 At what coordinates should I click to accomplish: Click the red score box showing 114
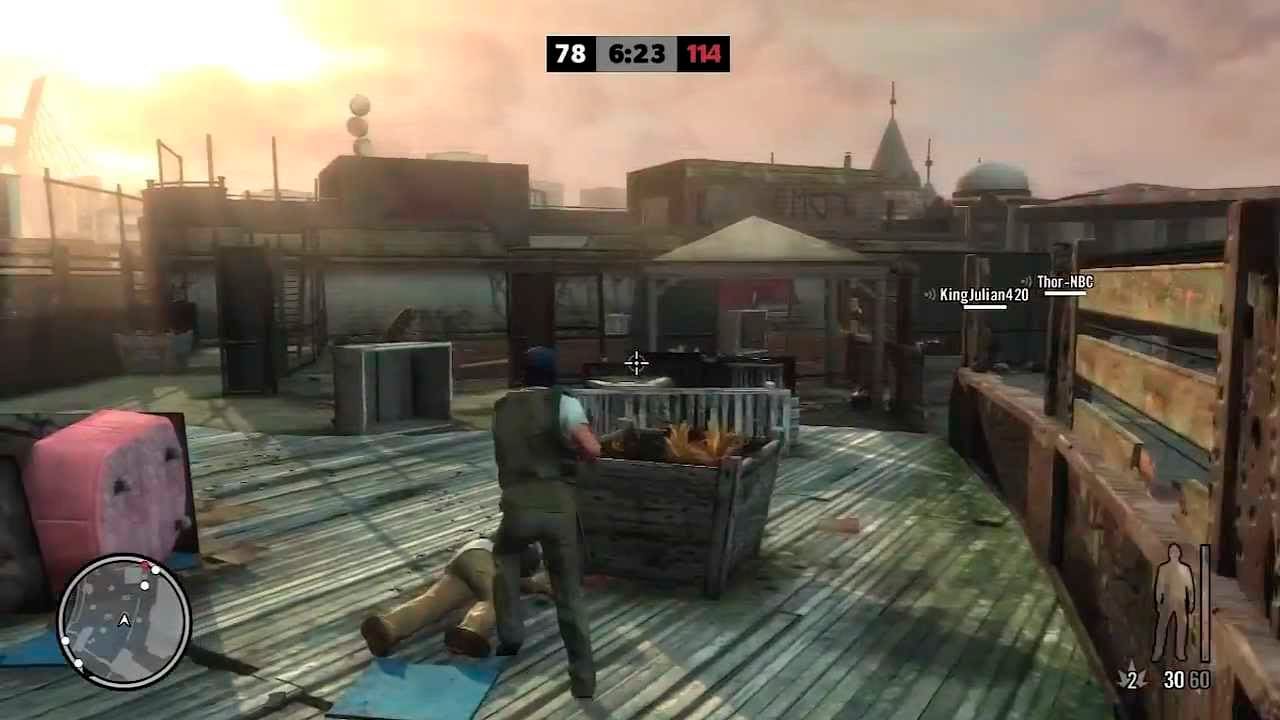pyautogui.click(x=703, y=55)
